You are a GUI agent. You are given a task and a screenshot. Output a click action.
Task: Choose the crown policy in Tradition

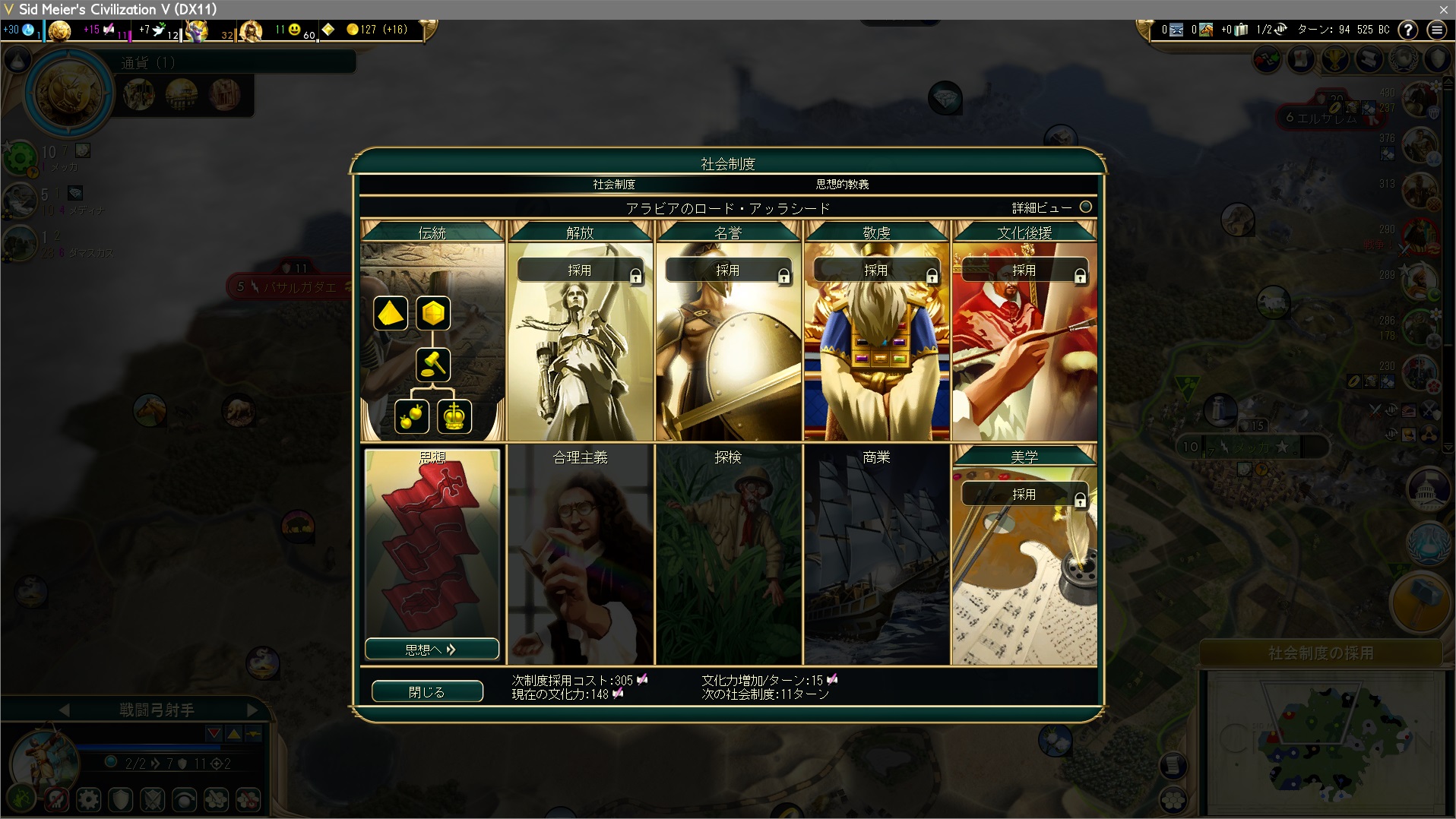point(454,416)
